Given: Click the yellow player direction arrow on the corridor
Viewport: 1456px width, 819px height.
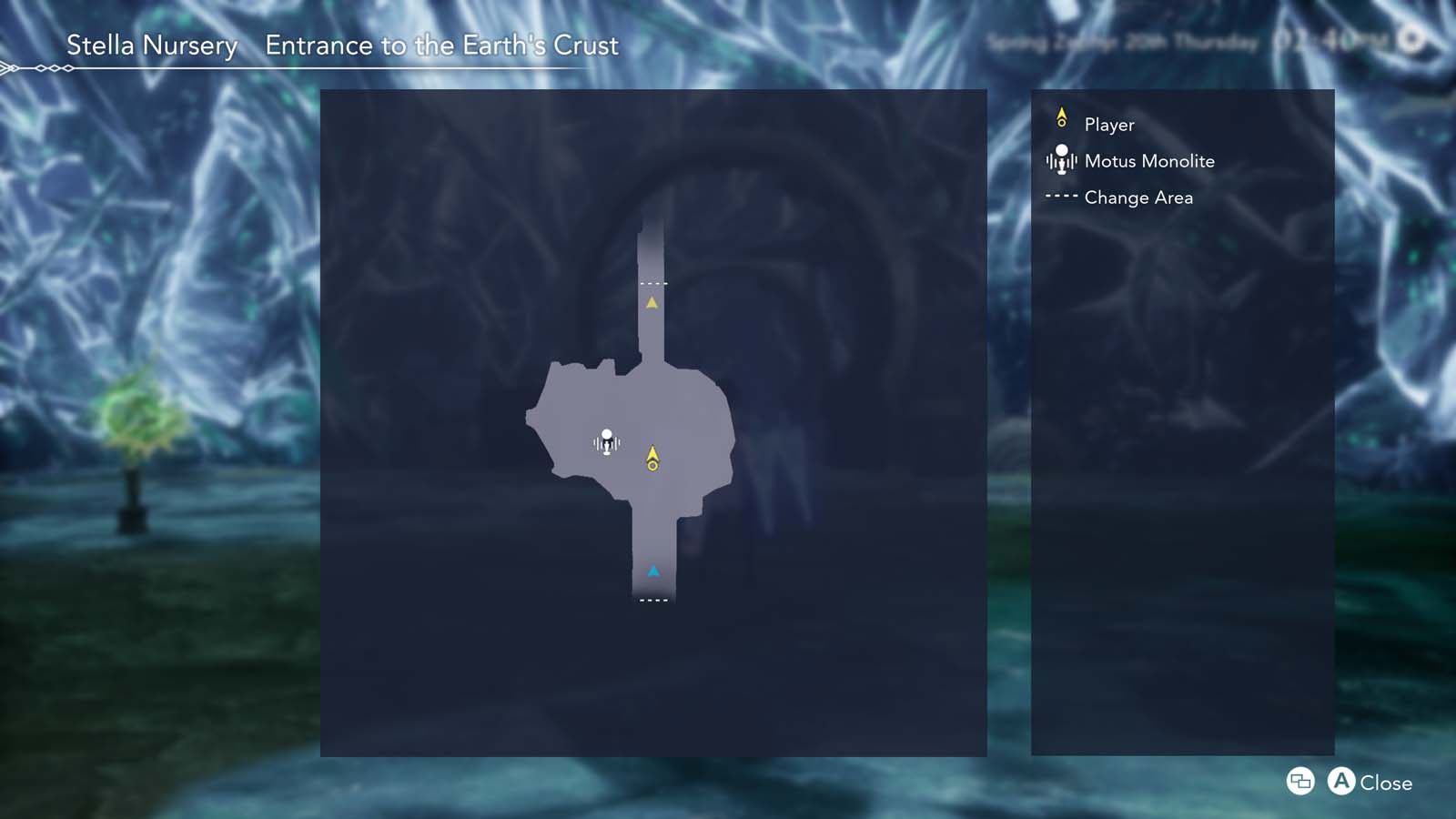Looking at the screenshot, I should (652, 301).
